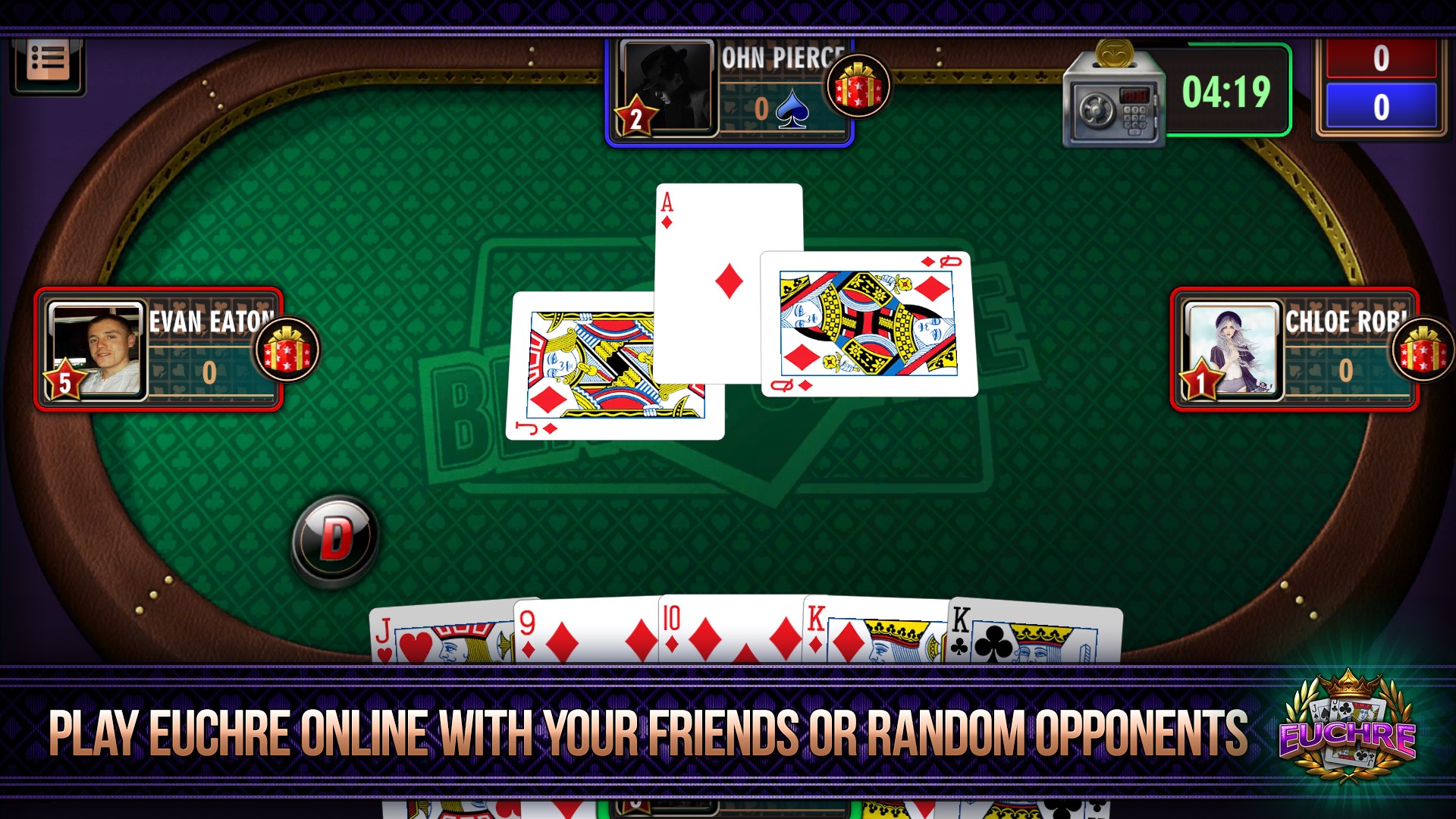Screen dimensions: 1456x819
Task: Open the menu list icon top-left
Action: pyautogui.click(x=47, y=59)
